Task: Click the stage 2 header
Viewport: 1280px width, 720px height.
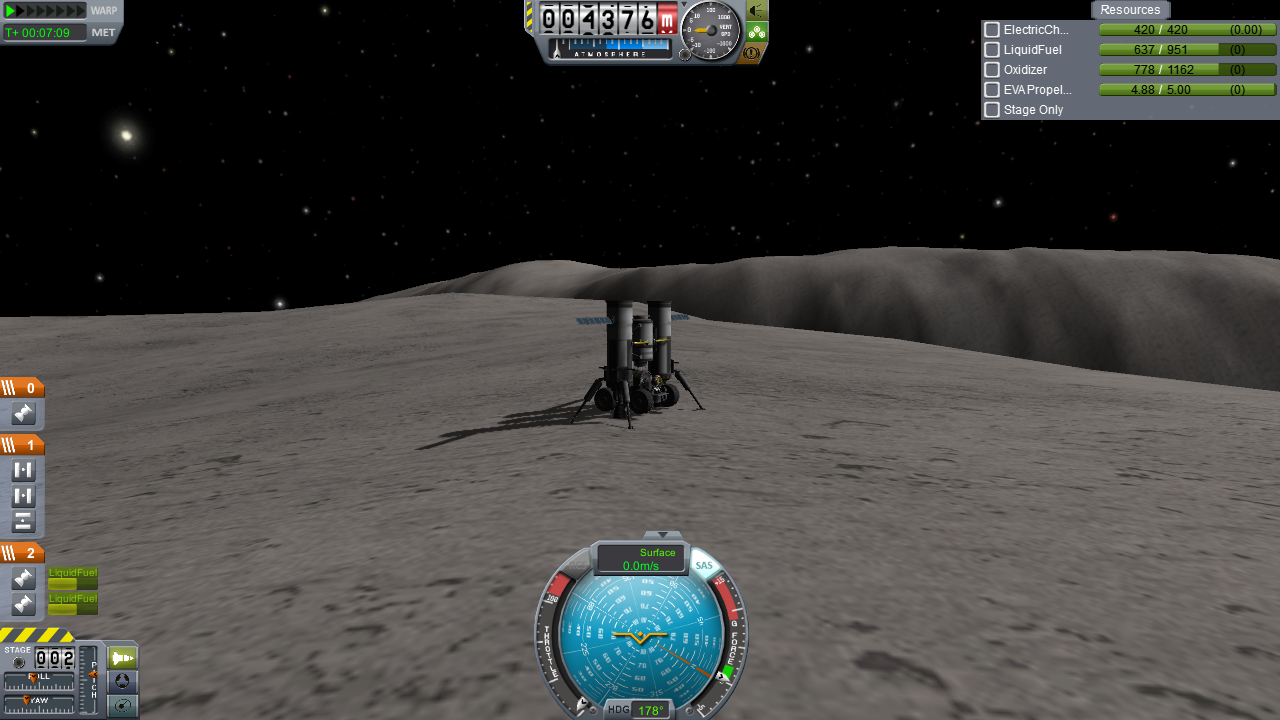Action: (x=22, y=554)
